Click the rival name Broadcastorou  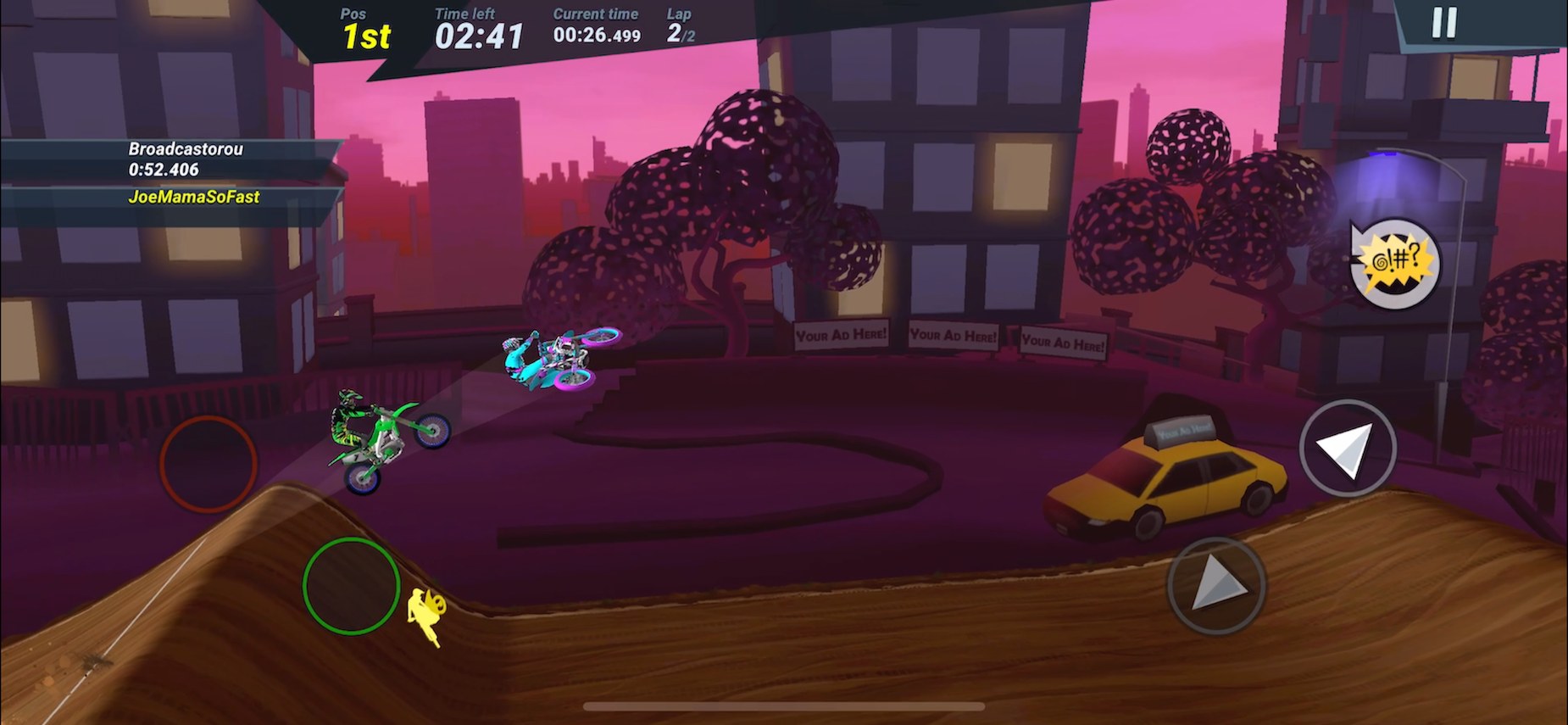tap(185, 148)
